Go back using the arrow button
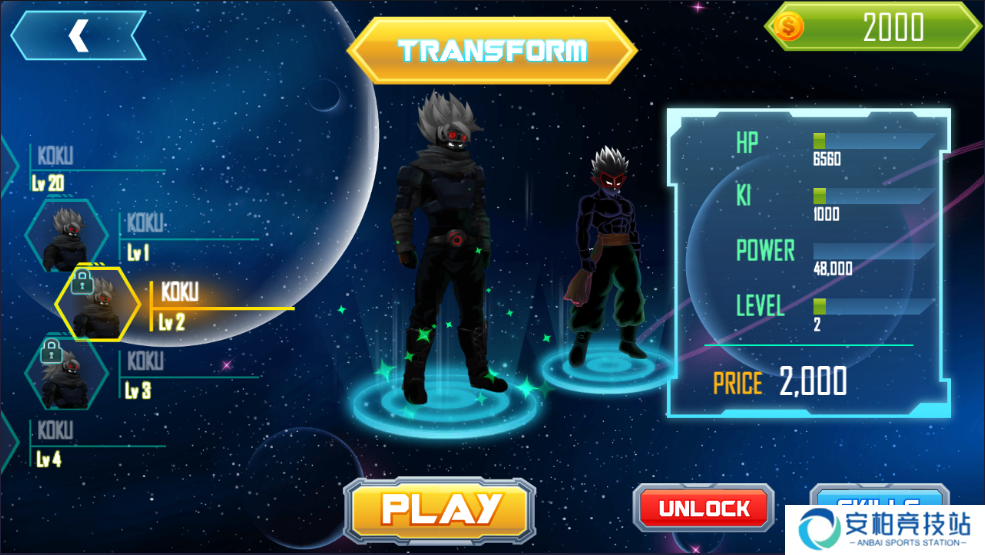The image size is (985, 555). pos(78,36)
